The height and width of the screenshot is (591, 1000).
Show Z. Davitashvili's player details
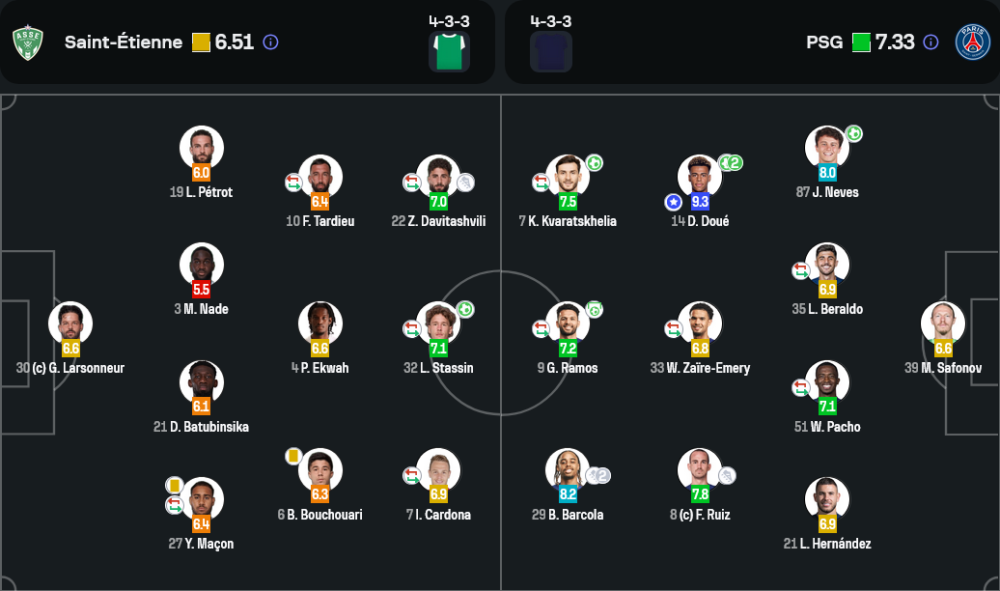pyautogui.click(x=438, y=177)
